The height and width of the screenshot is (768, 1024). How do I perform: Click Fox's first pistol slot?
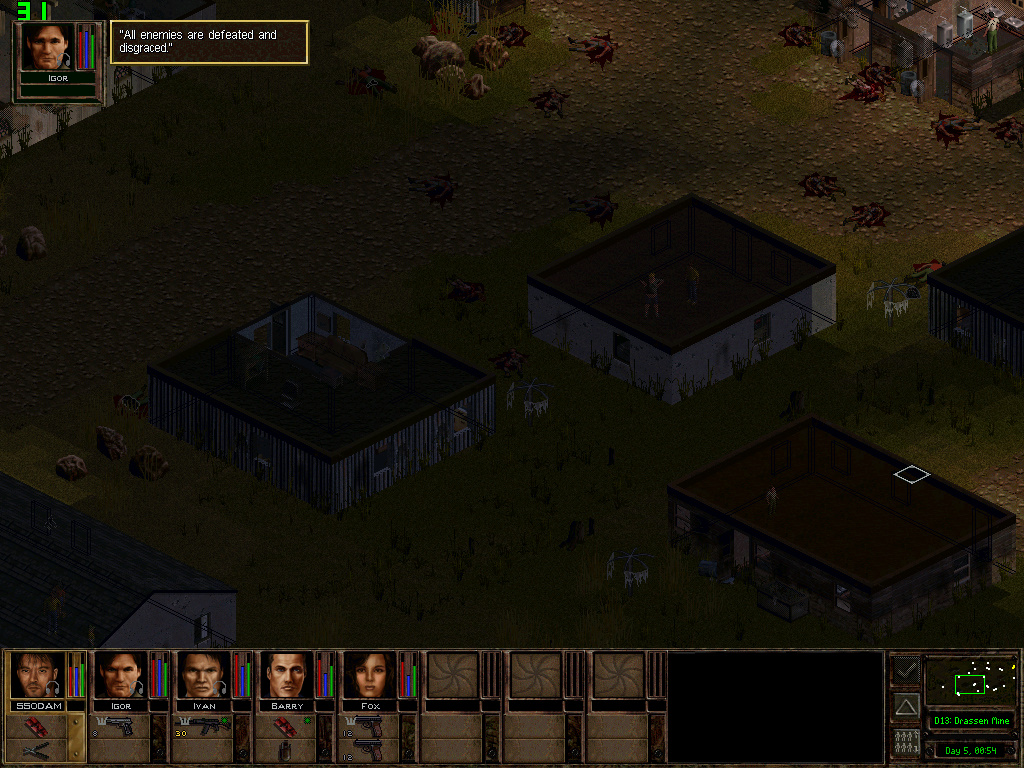[x=369, y=724]
